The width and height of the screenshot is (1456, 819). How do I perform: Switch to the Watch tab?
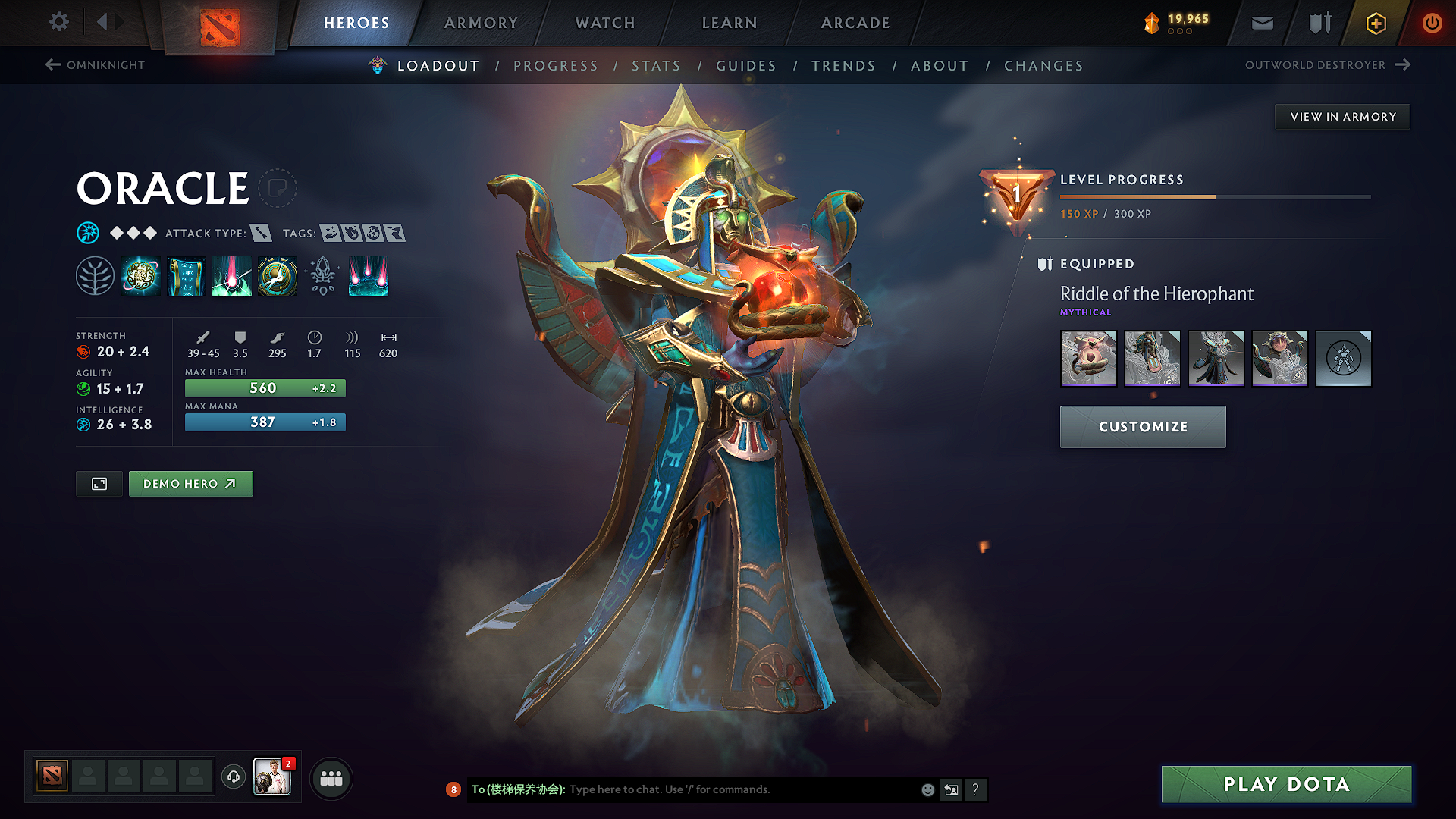tap(605, 23)
